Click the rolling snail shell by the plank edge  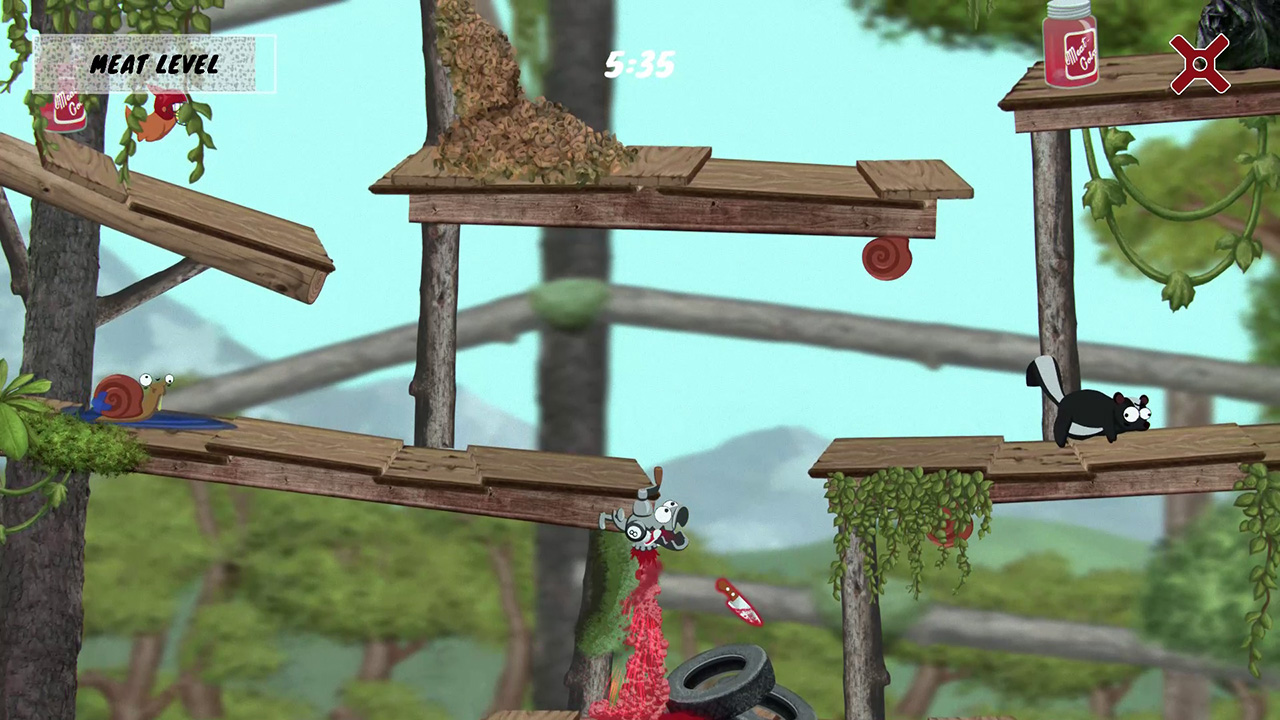tap(886, 258)
